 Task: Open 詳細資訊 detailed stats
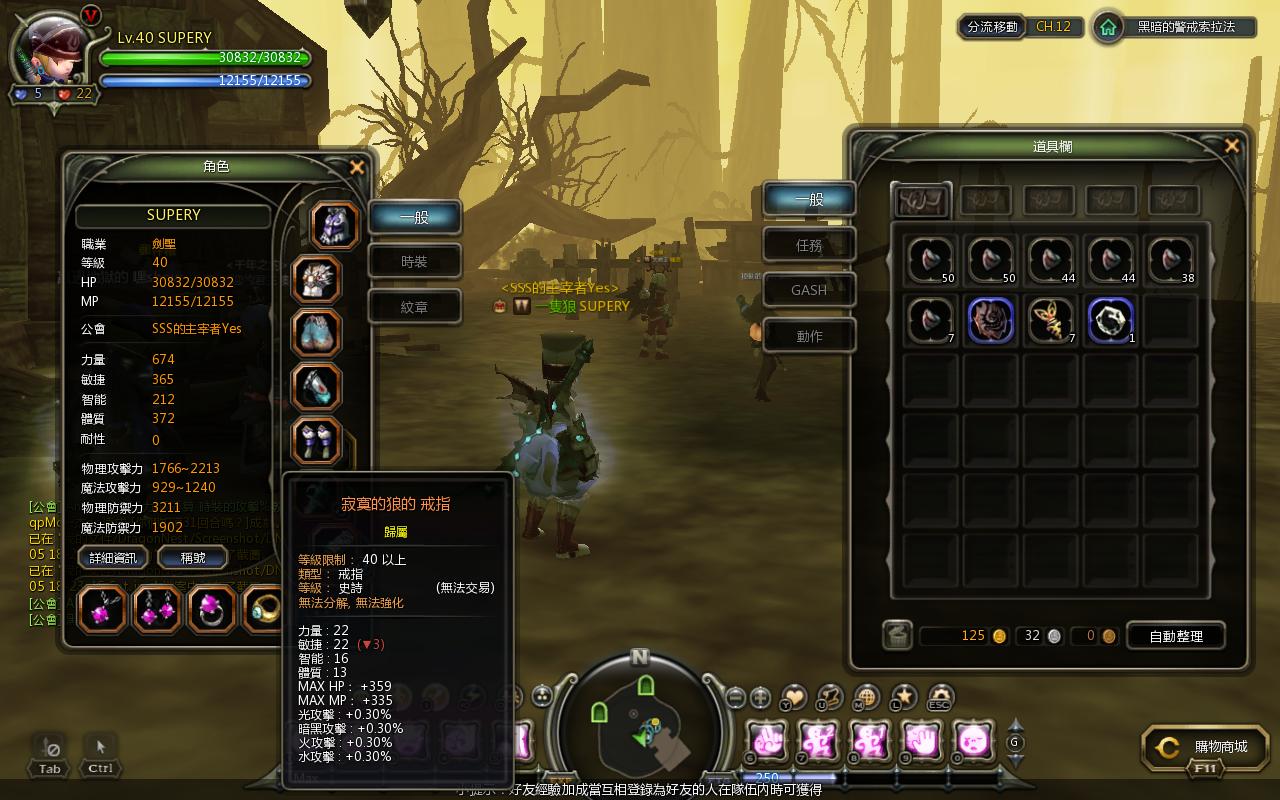pyautogui.click(x=113, y=558)
